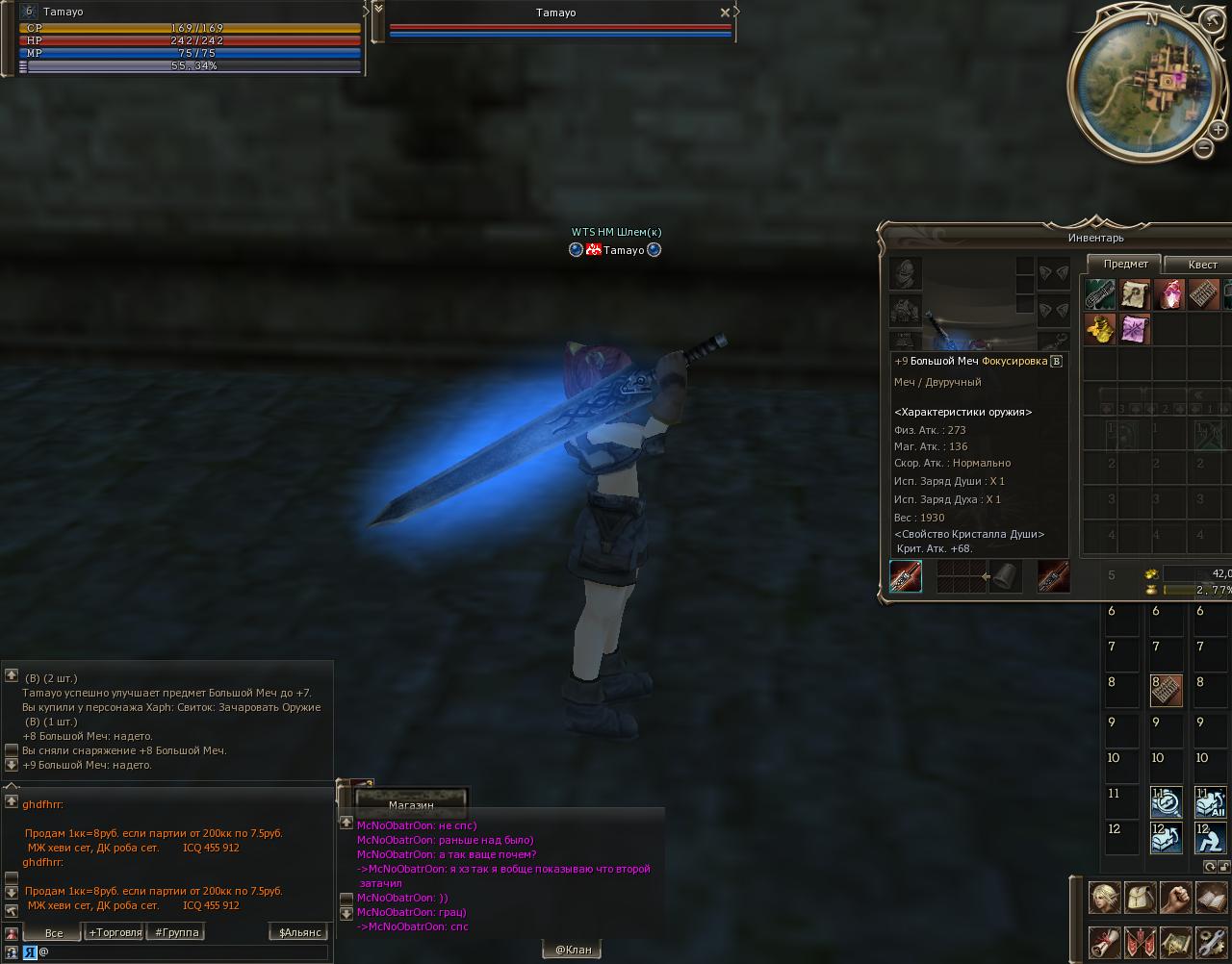This screenshot has width=1232, height=964.
Task: Select the Все chat tab
Action: 54,932
